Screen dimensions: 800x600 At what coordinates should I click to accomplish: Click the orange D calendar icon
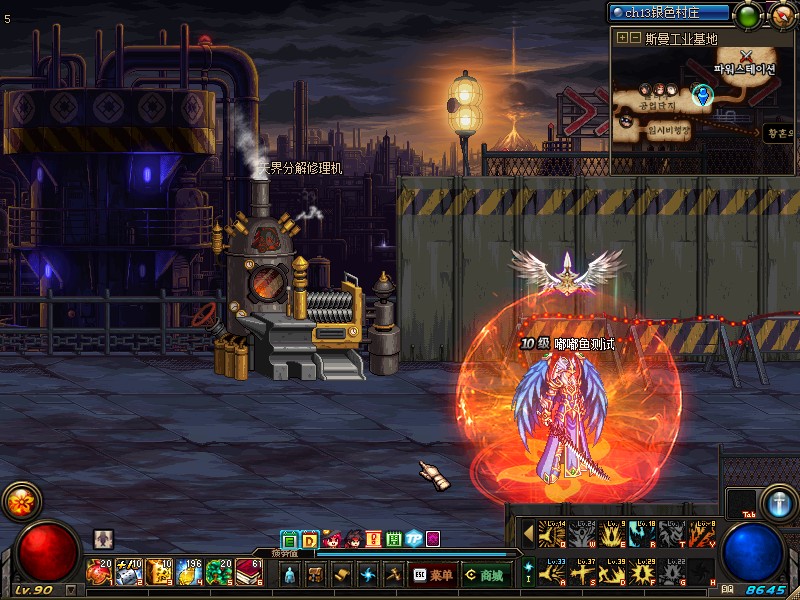coord(309,539)
